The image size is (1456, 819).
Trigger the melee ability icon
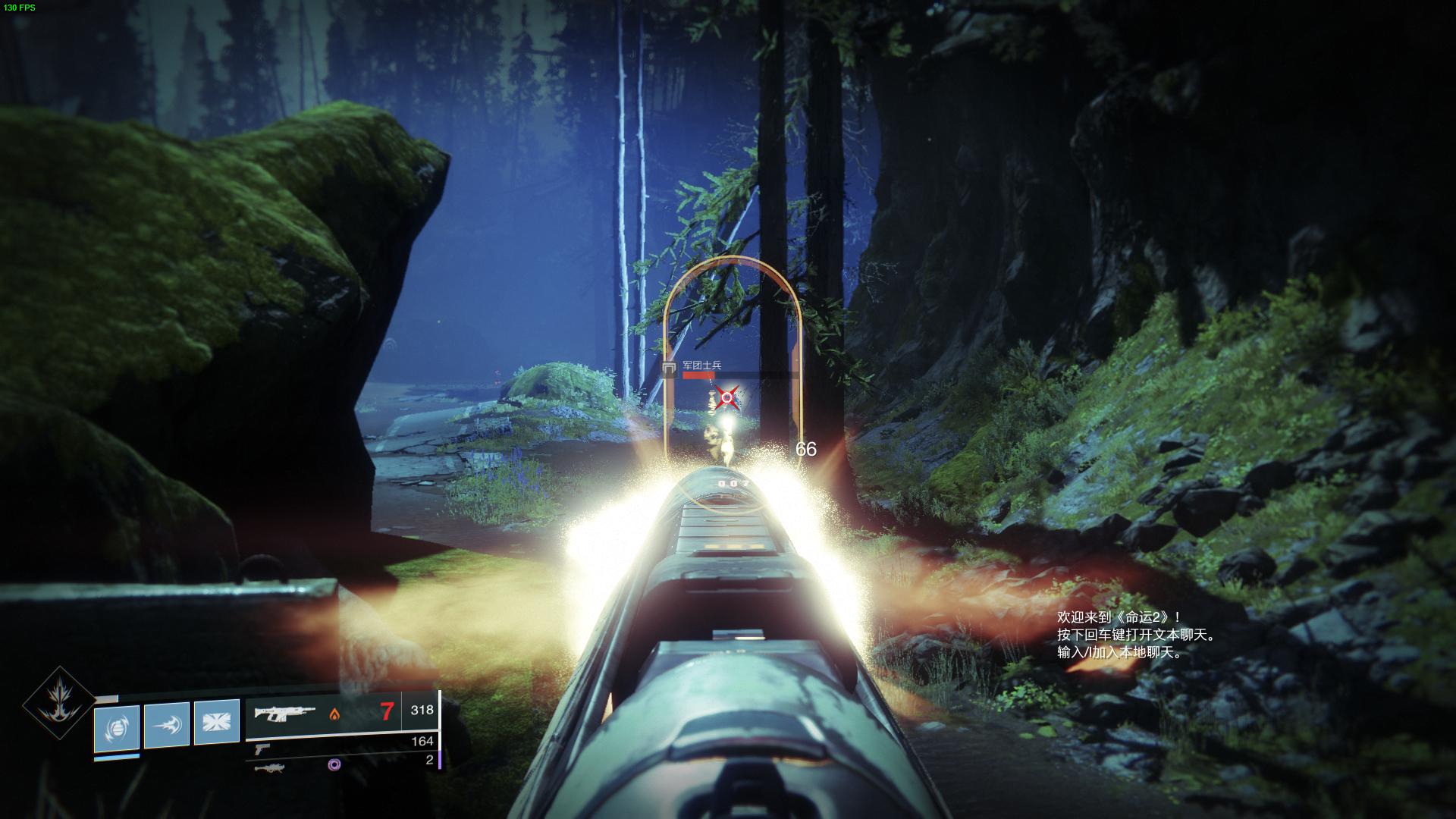[x=167, y=725]
